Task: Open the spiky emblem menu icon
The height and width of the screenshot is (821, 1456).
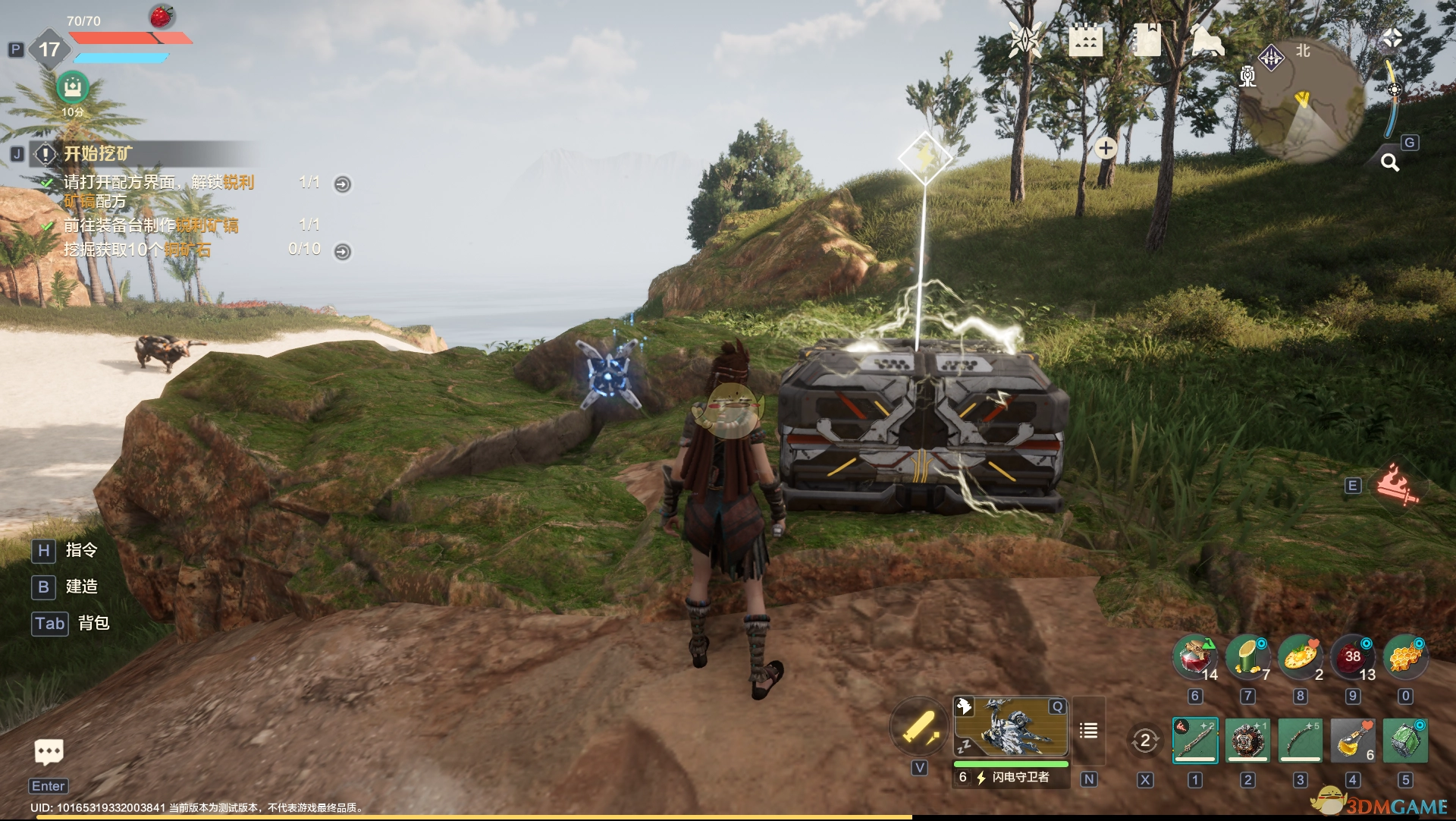Action: 1025,39
